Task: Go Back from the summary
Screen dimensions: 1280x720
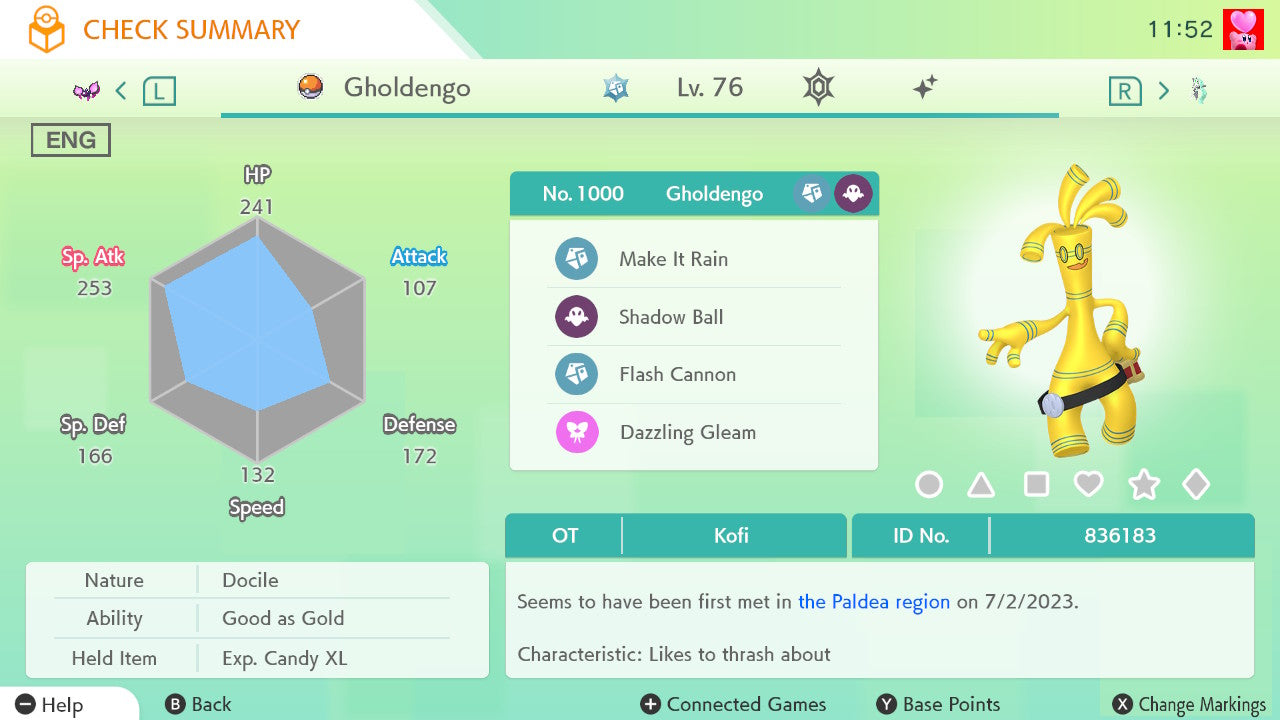Action: [198, 705]
